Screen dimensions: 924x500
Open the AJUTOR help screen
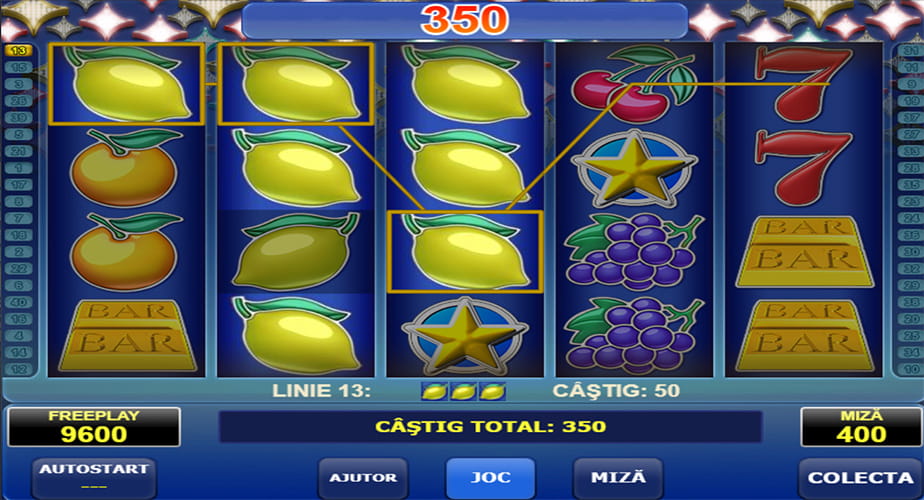coord(363,478)
